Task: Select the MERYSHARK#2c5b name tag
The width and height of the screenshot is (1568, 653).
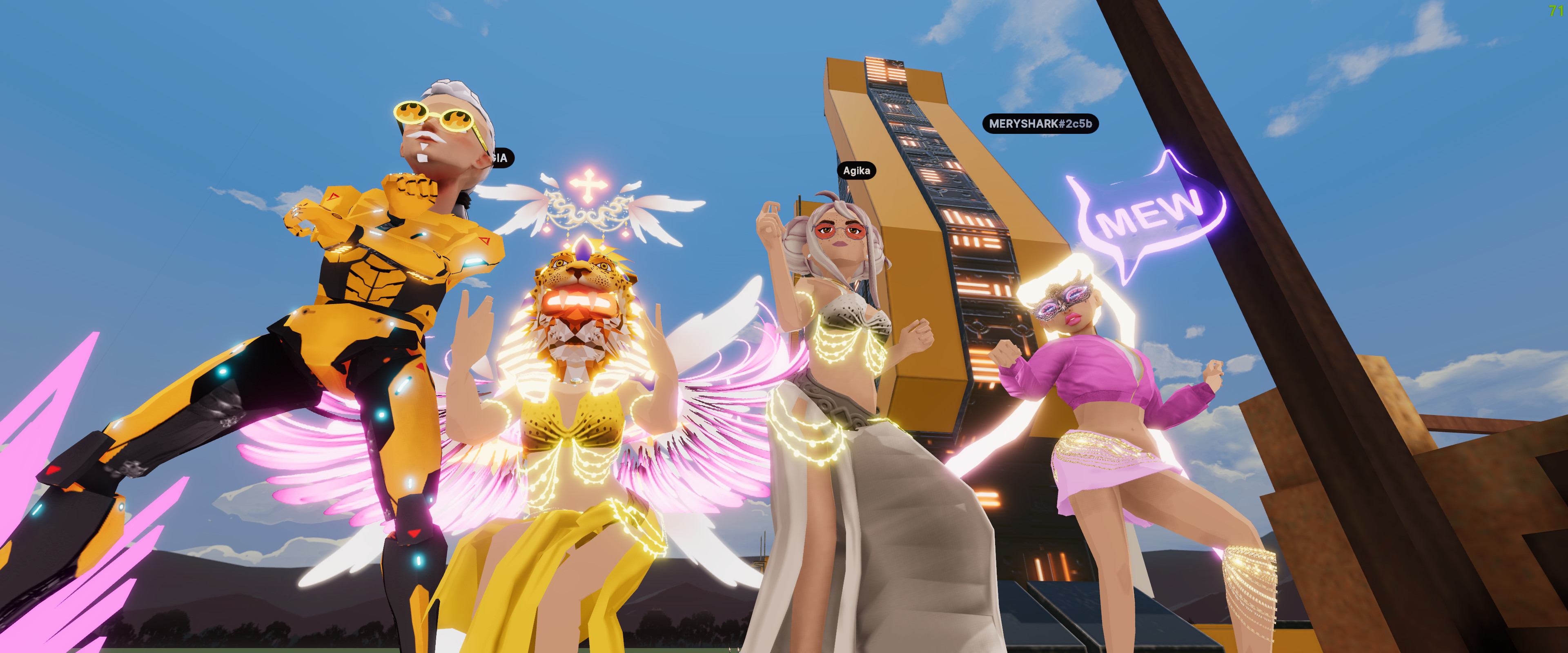Action: pos(1040,124)
